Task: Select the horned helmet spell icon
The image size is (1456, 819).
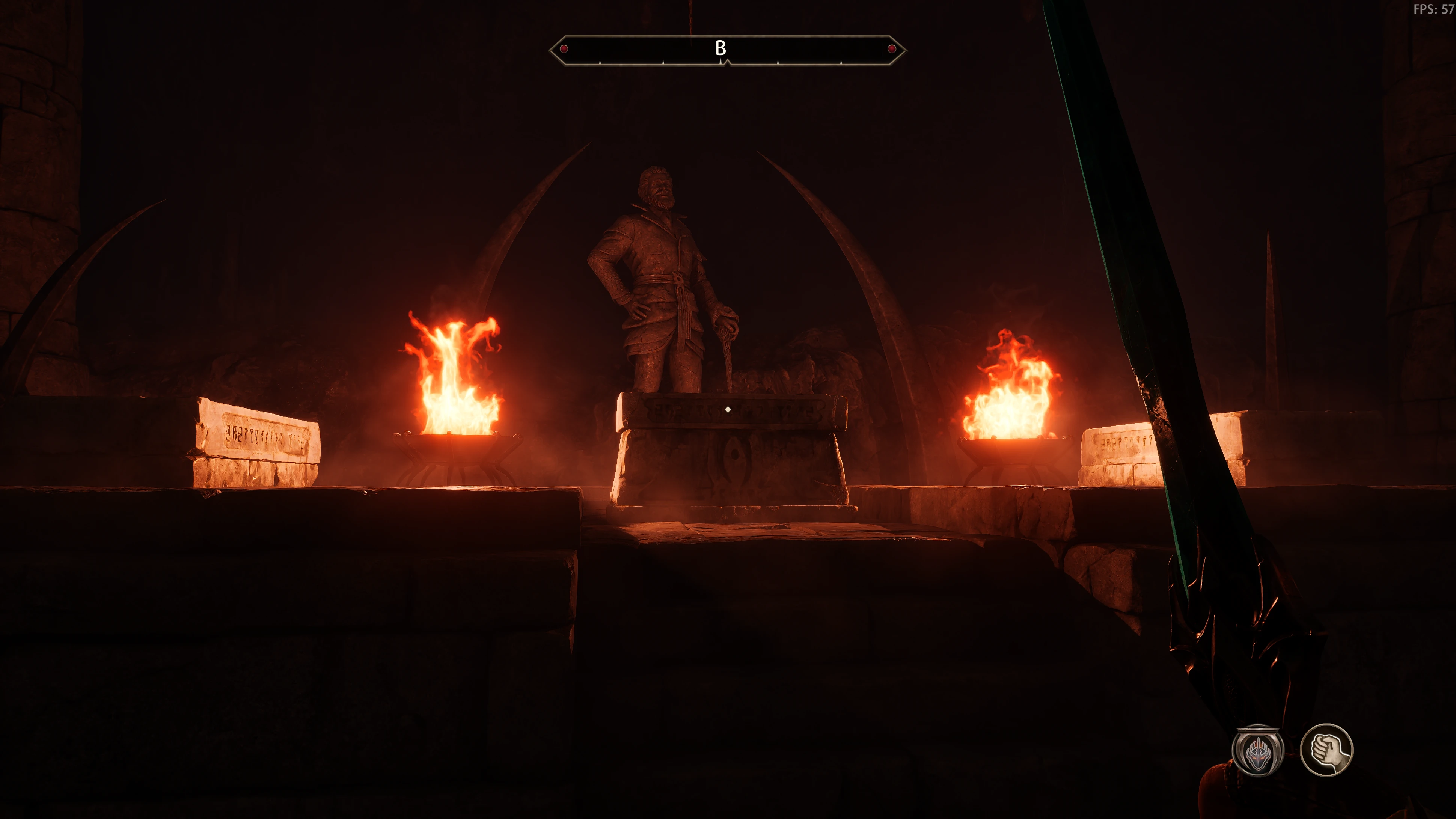Action: [x=1258, y=751]
